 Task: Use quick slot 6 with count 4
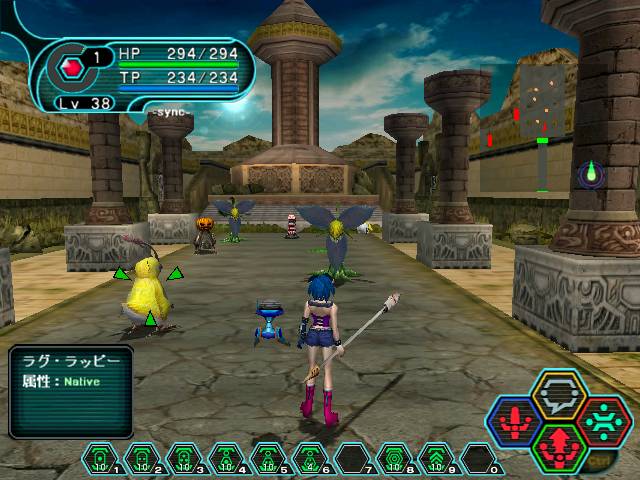tap(310, 459)
